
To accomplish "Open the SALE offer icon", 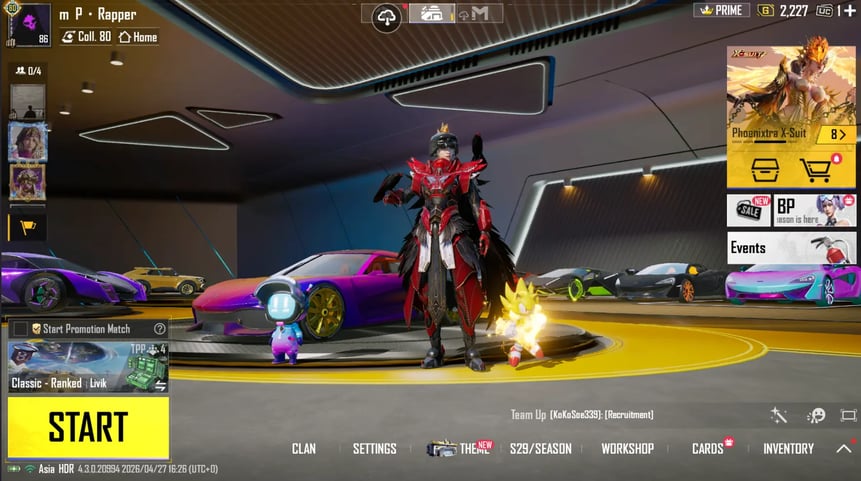I will coord(748,210).
